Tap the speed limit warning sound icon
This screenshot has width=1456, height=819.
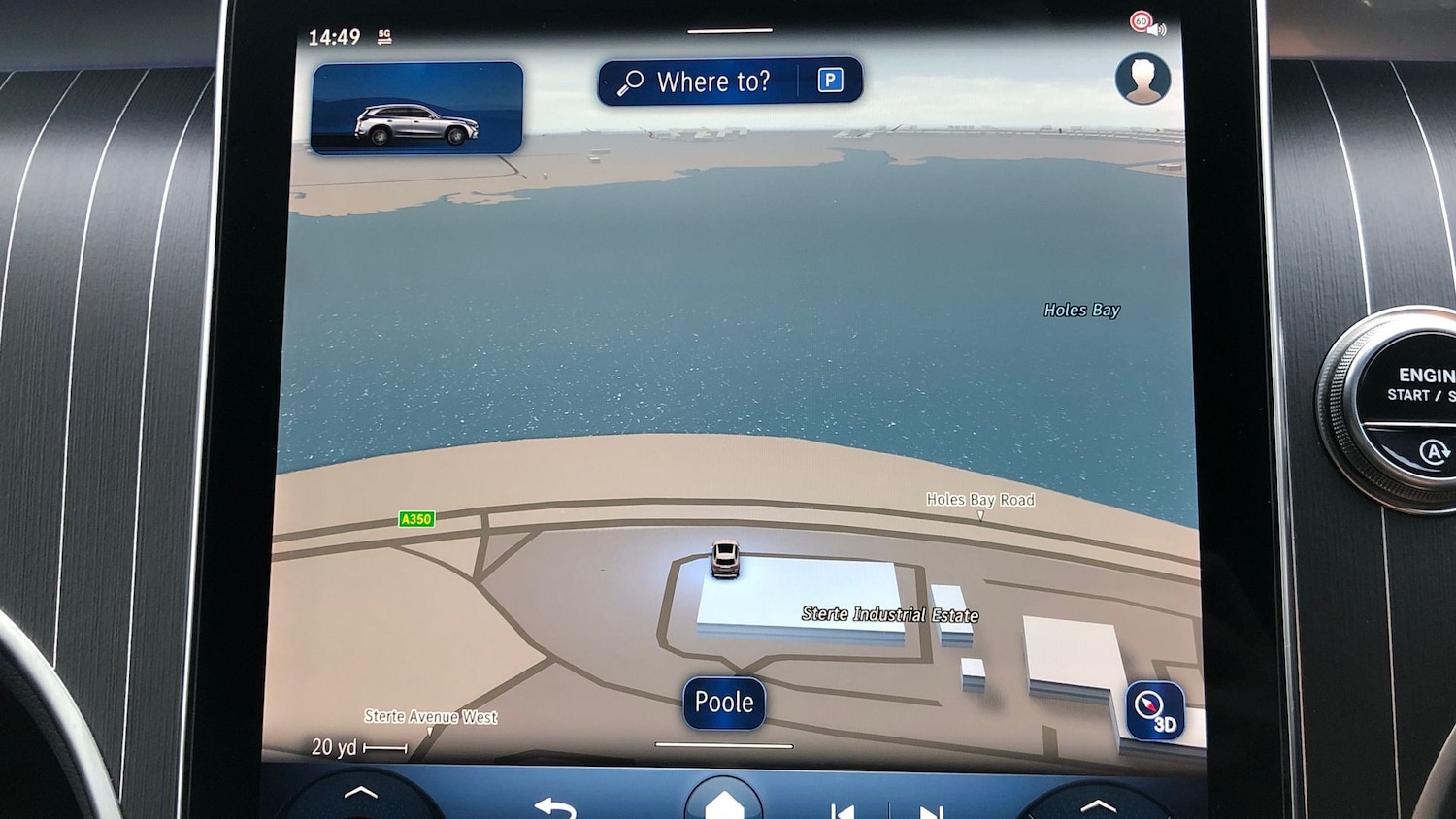pyautogui.click(x=1146, y=23)
